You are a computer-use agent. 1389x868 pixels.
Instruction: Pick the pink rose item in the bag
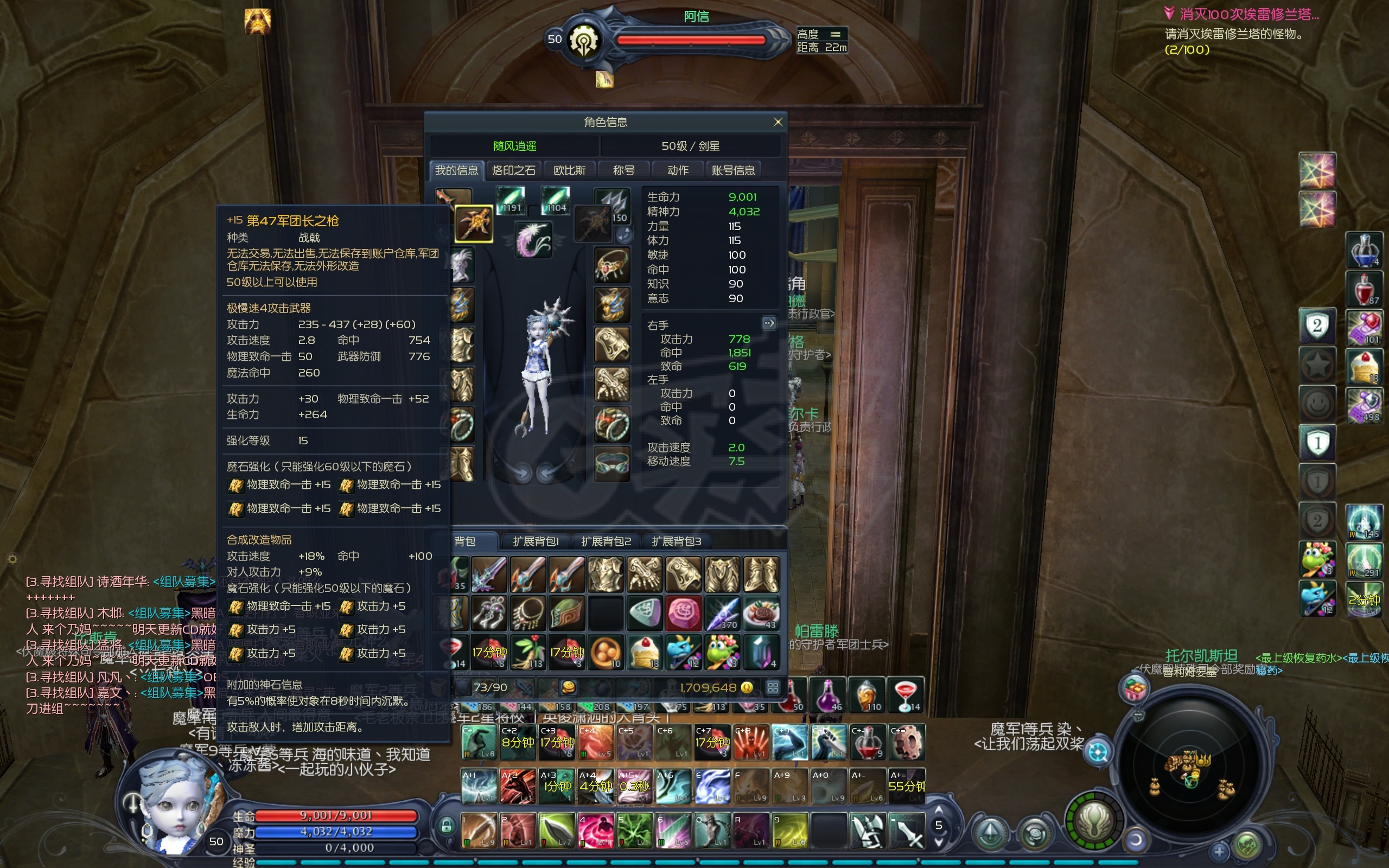pos(683,612)
